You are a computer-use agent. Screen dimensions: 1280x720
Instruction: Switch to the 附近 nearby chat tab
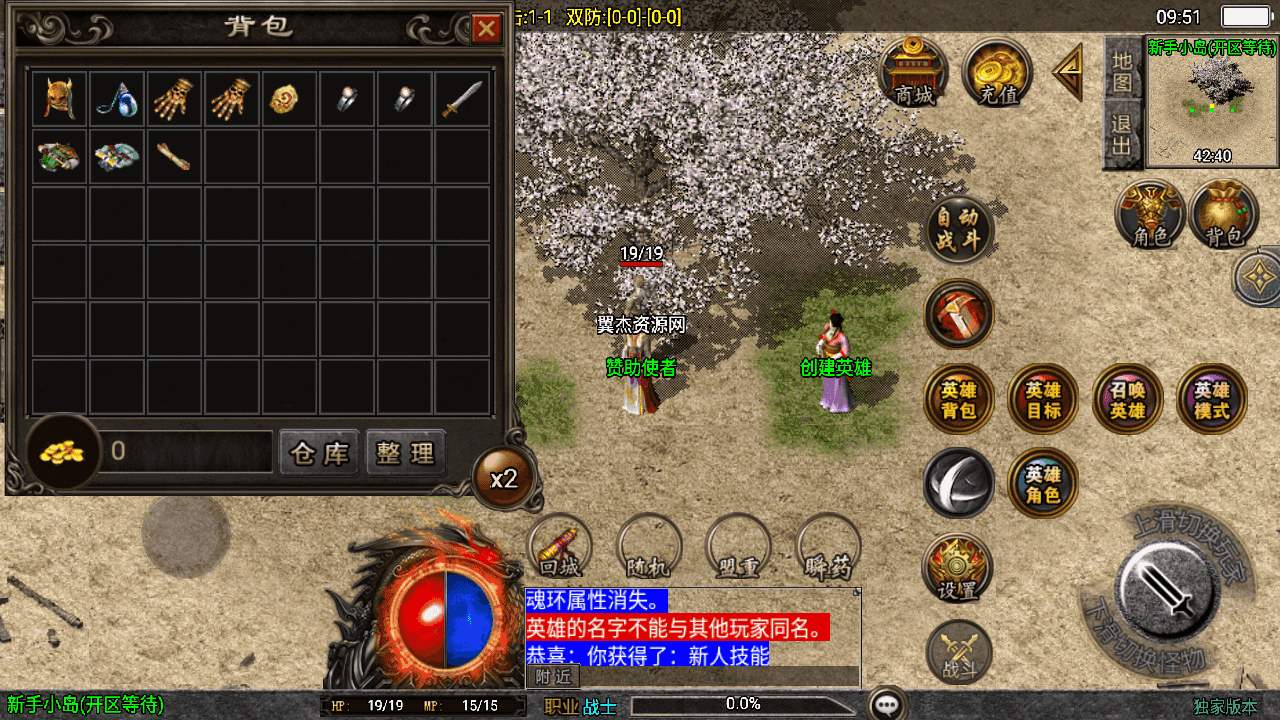pyautogui.click(x=553, y=677)
